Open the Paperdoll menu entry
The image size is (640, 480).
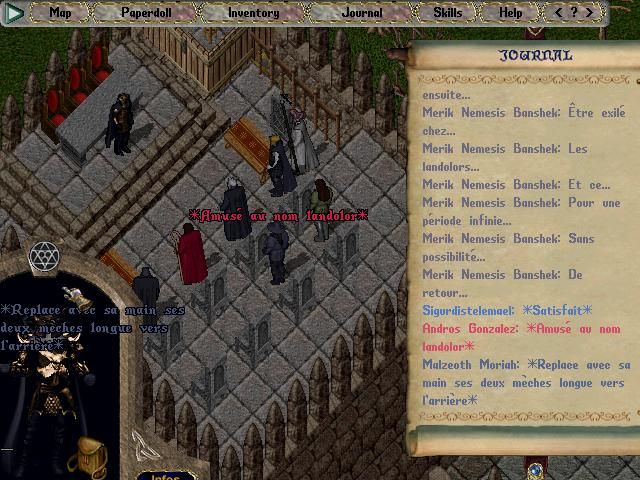click(146, 13)
